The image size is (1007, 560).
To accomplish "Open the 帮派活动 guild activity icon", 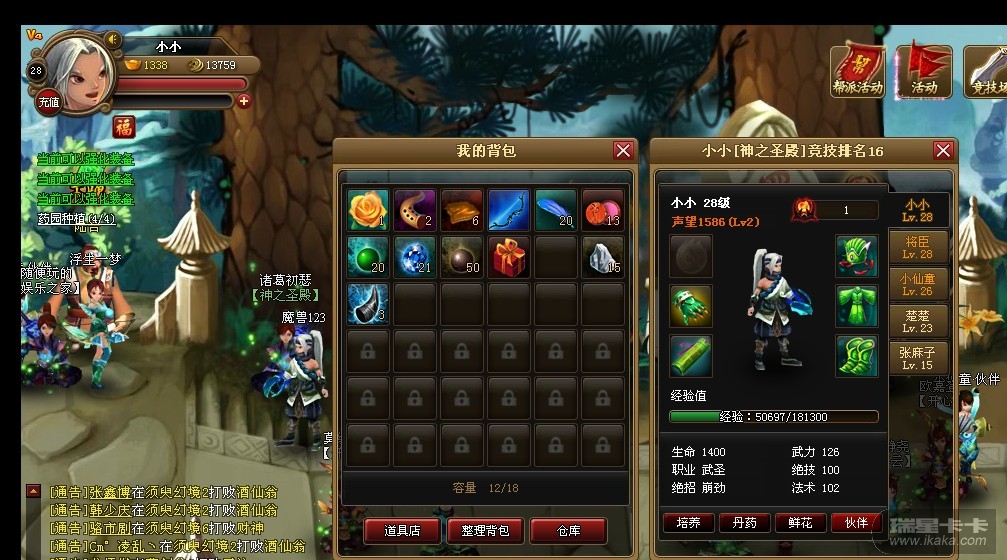I will pos(858,70).
